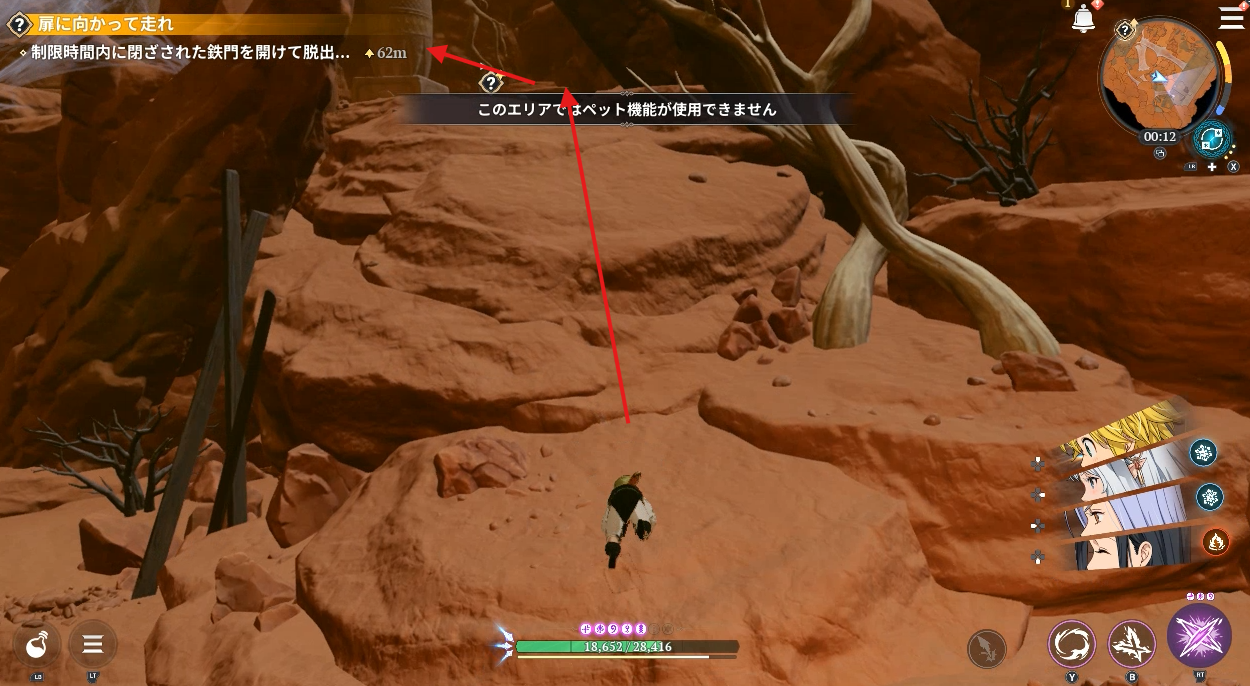Click the fire element icon beside the portraits
The height and width of the screenshot is (686, 1250).
(x=1216, y=541)
